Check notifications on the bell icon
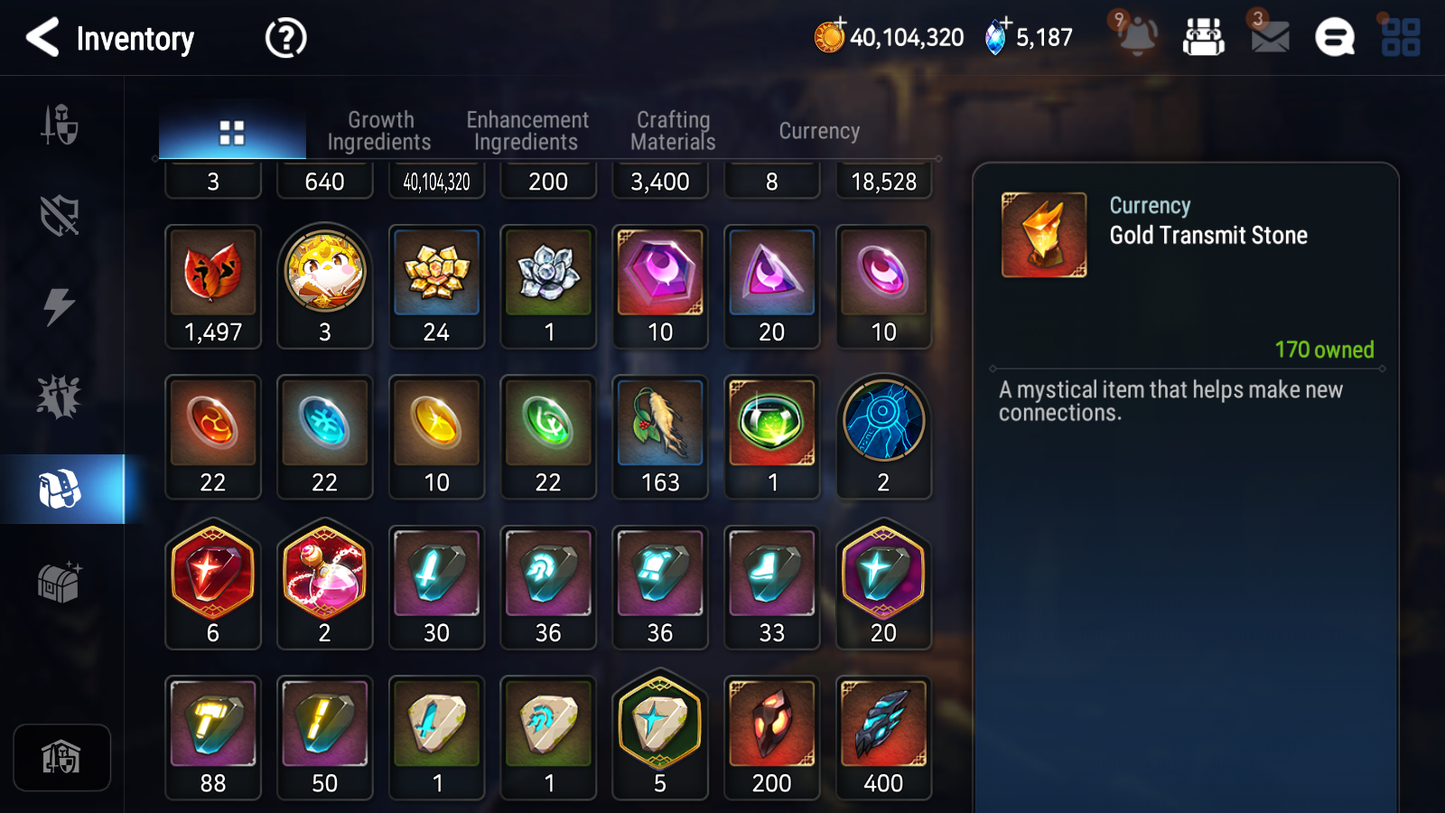 [x=1136, y=37]
